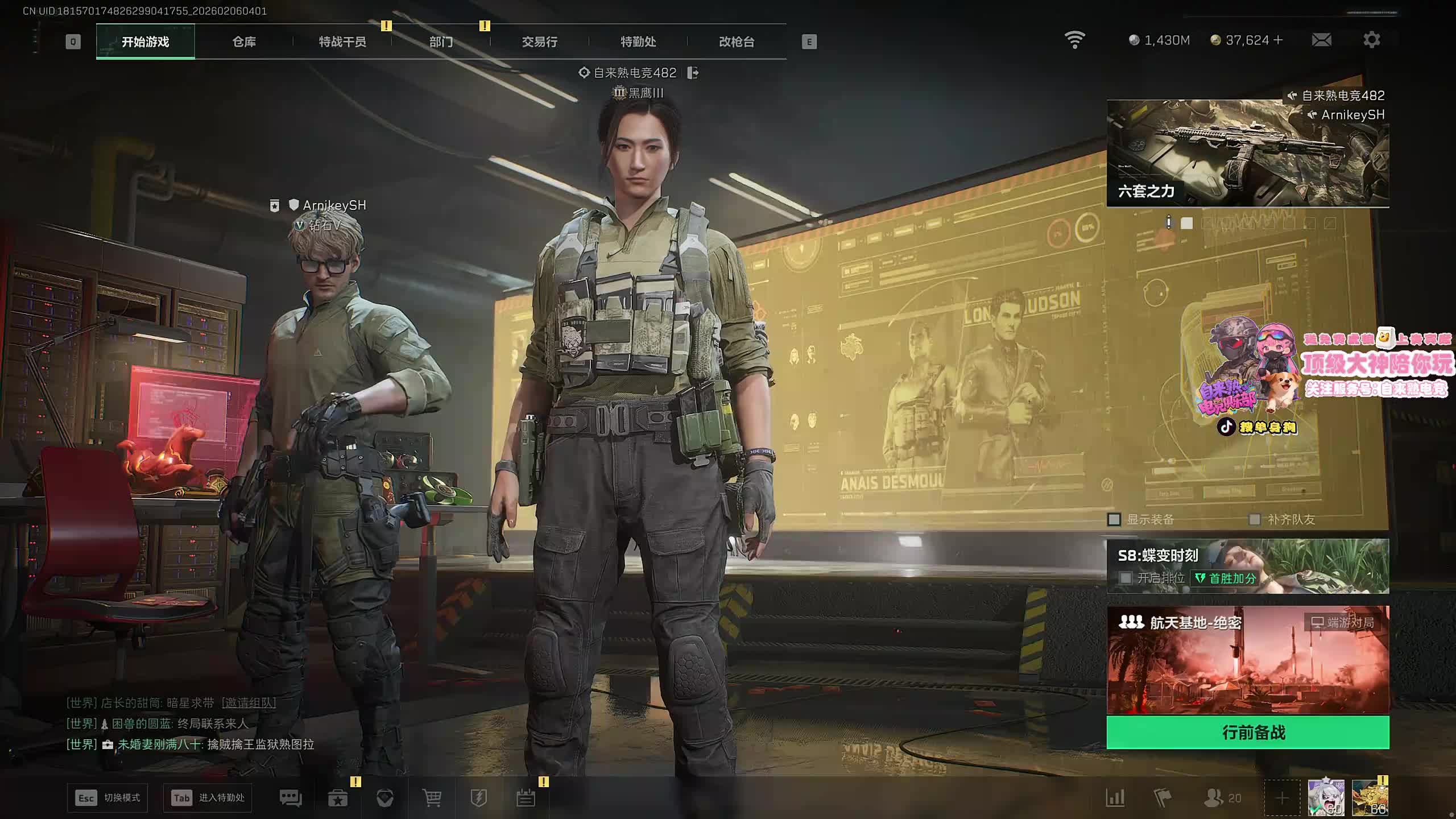Open the shopping cart store icon
The width and height of the screenshot is (1456, 819).
(x=432, y=798)
